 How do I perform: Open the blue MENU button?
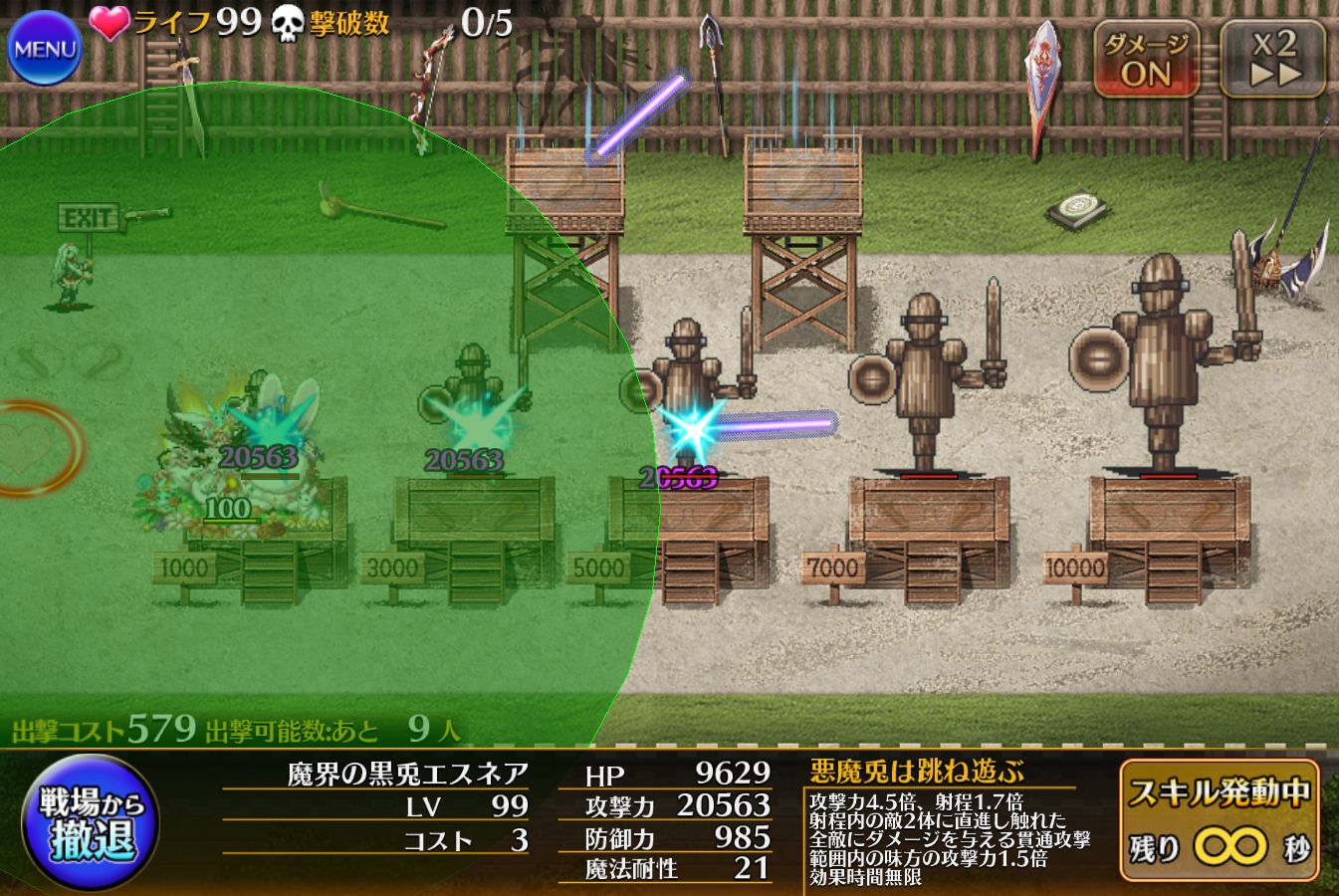pyautogui.click(x=45, y=47)
